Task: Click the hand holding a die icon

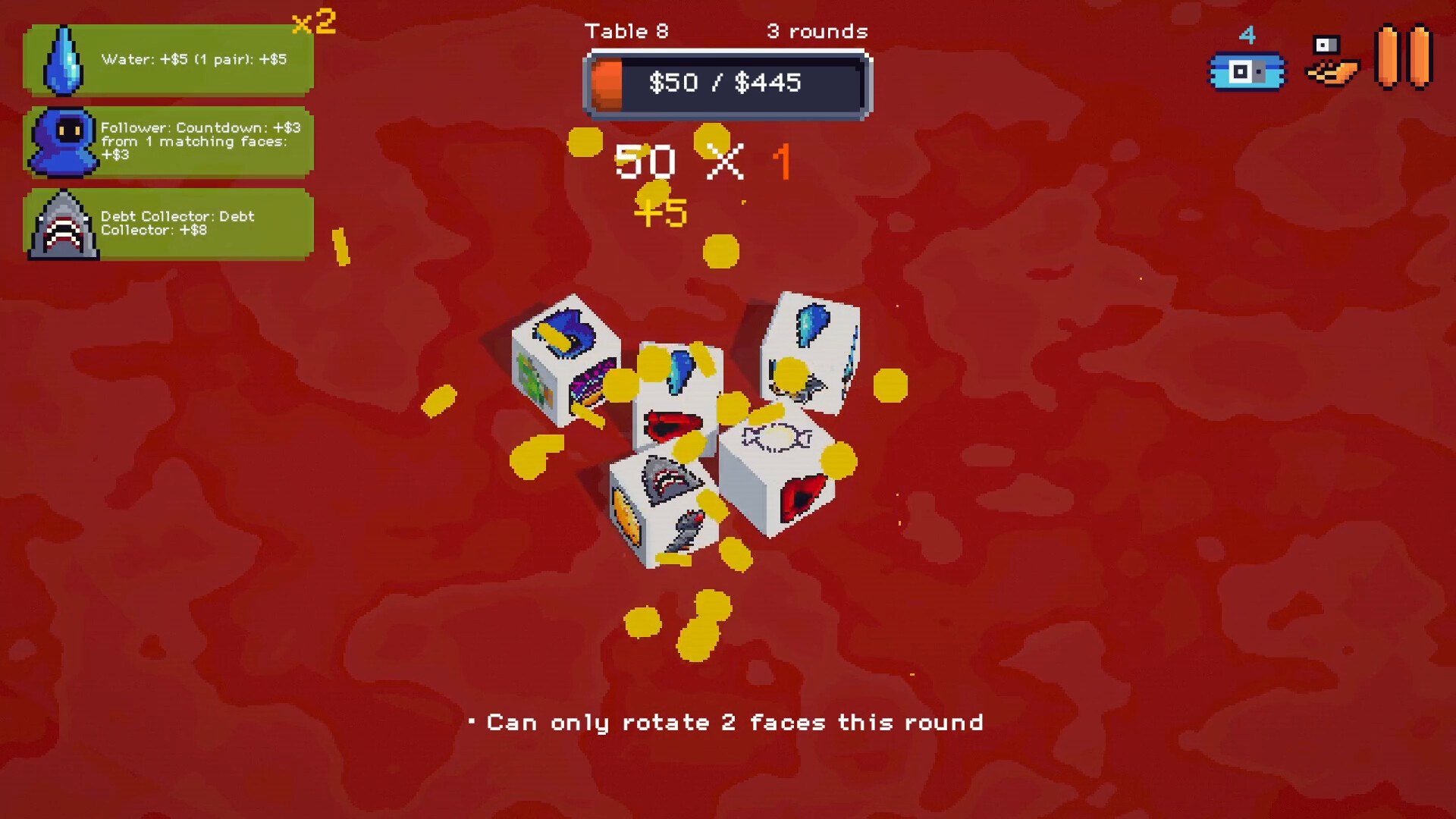Action: click(1332, 61)
